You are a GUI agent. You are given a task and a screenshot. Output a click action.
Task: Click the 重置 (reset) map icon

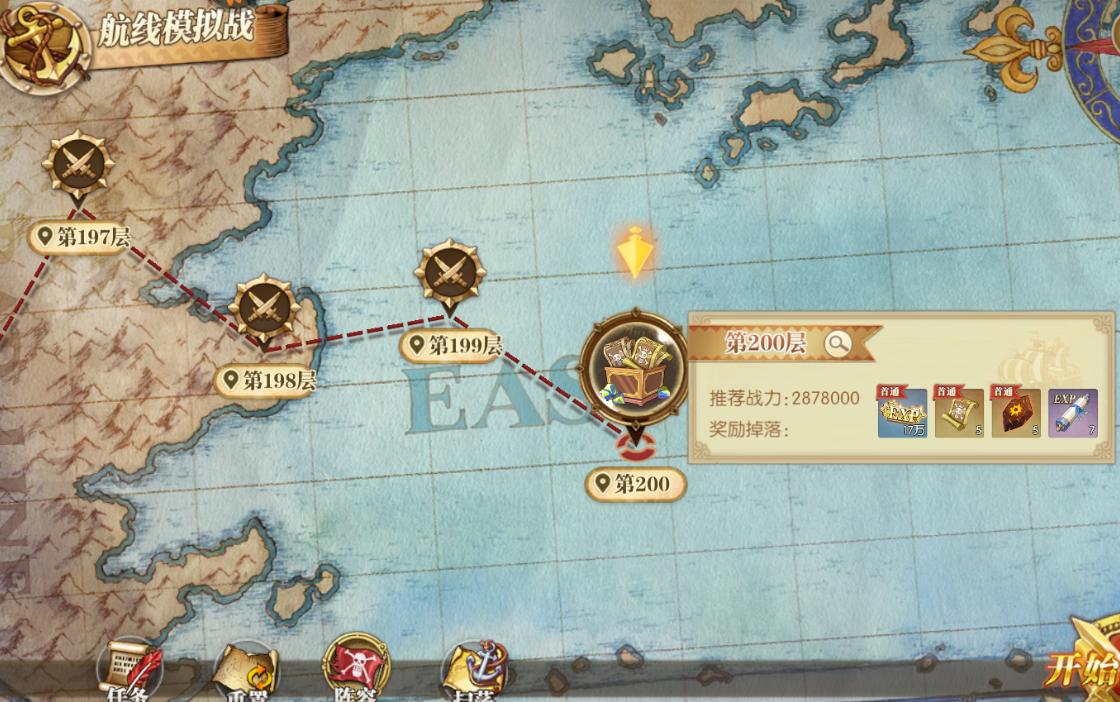pos(246,670)
